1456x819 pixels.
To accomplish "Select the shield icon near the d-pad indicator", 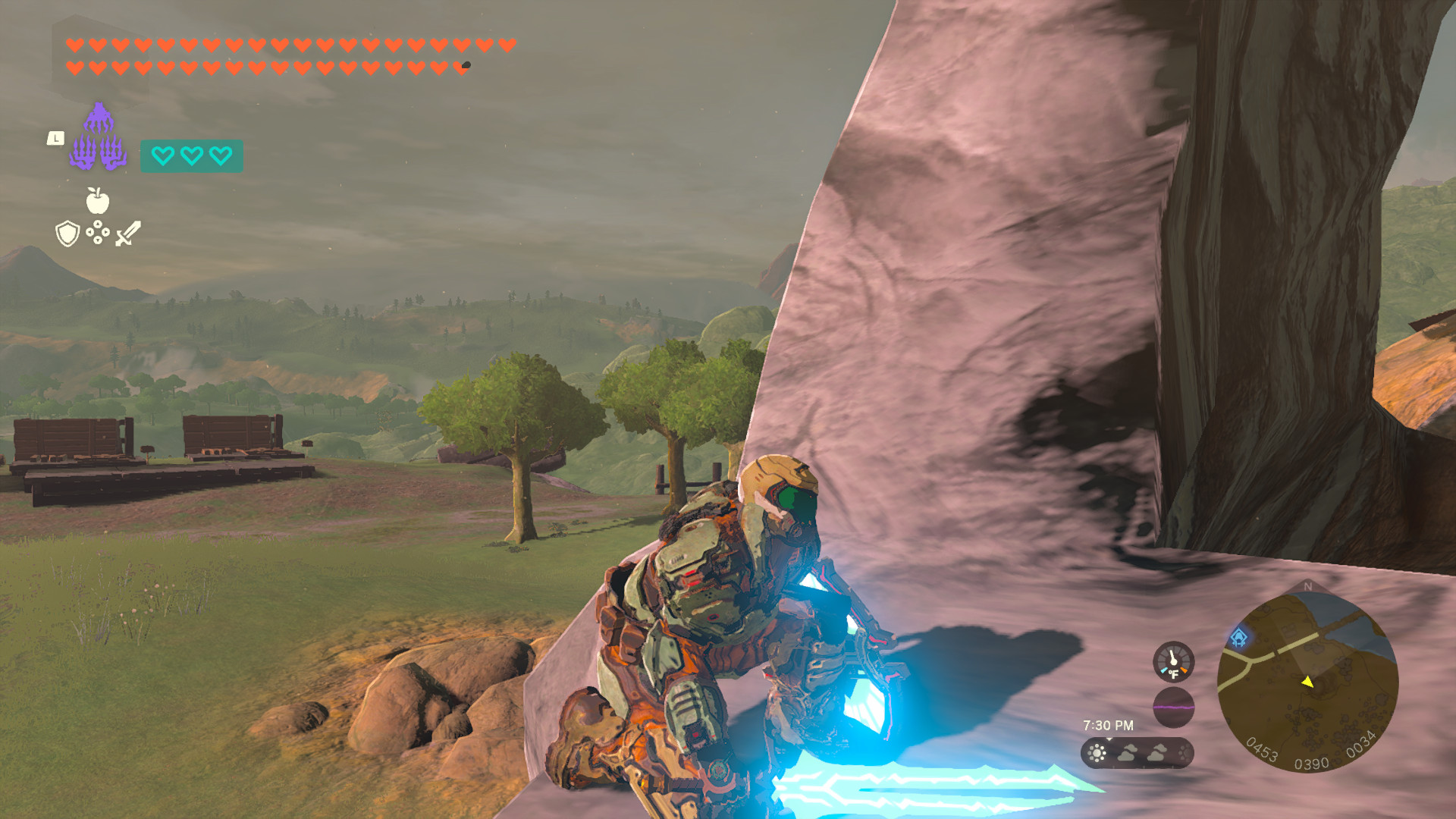I will [x=67, y=234].
